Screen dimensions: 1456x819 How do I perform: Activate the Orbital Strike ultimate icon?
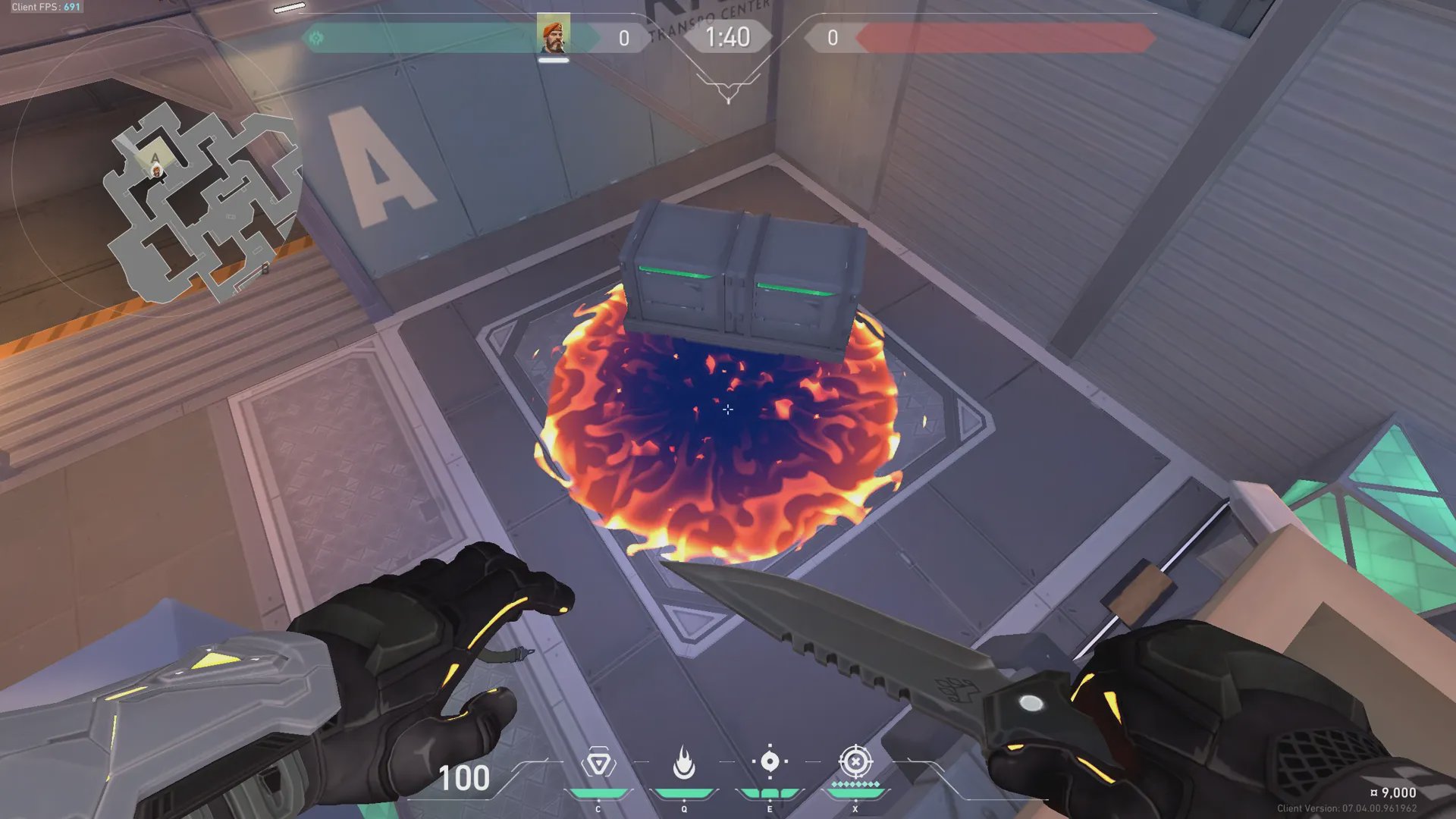pos(855,761)
